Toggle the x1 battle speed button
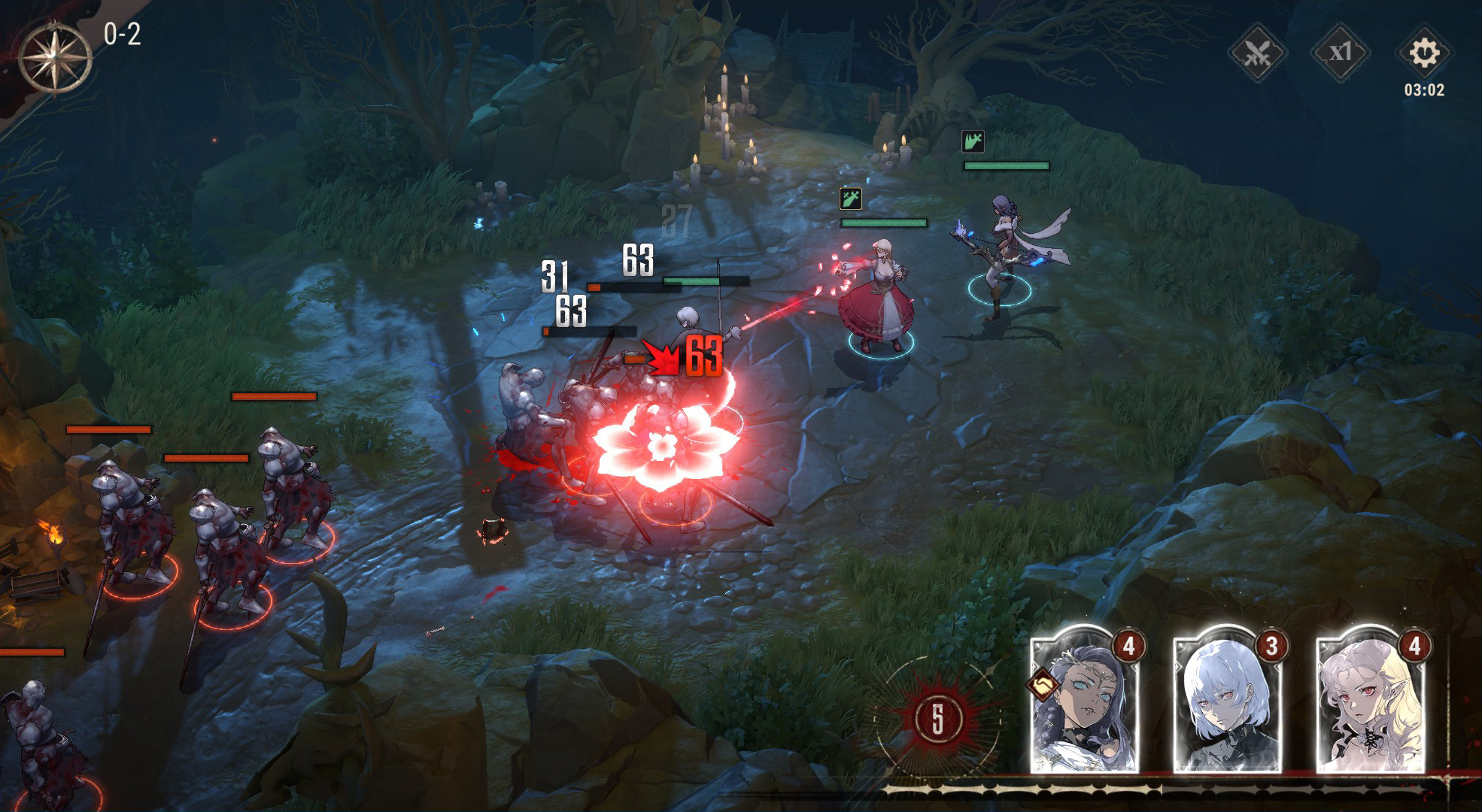Viewport: 1482px width, 812px height. coord(1340,53)
